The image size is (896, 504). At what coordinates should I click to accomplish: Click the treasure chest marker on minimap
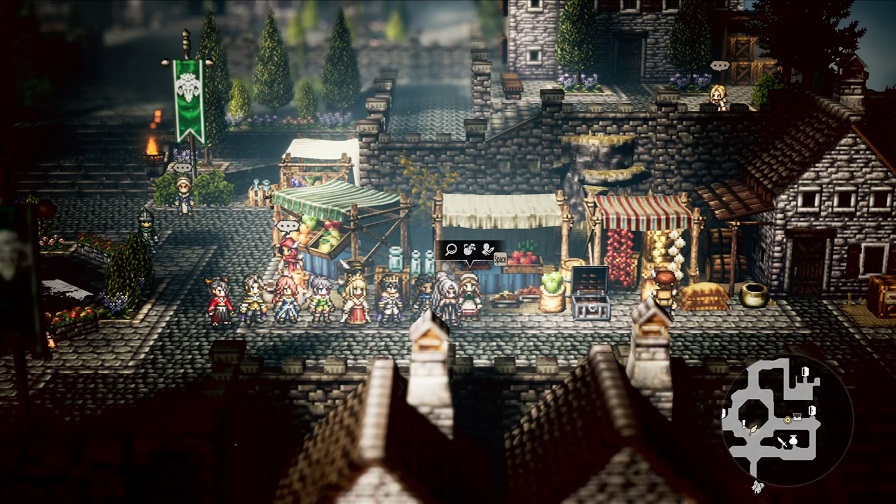tap(797, 417)
